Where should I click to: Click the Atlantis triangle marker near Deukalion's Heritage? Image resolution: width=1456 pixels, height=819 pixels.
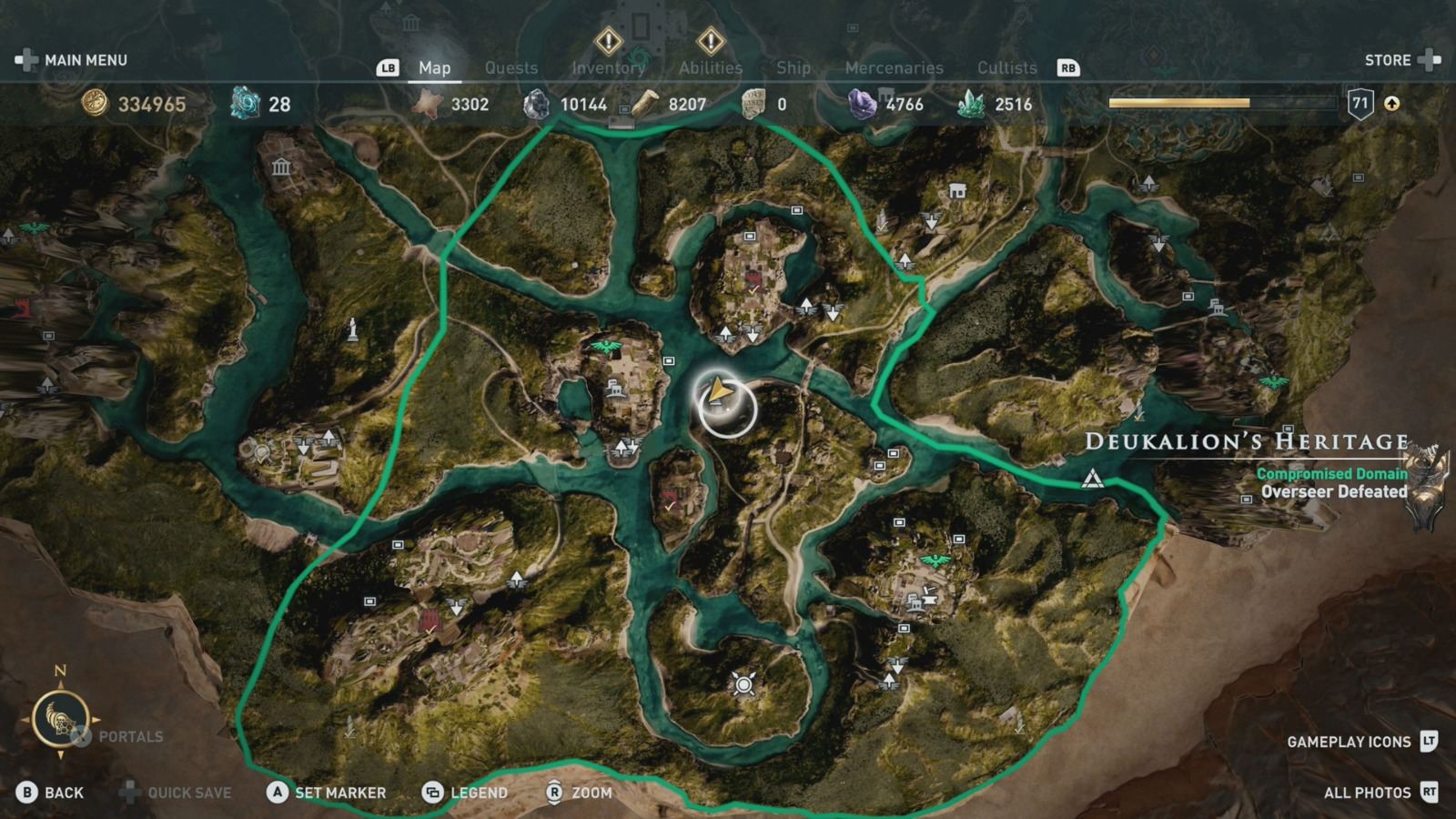(x=1091, y=475)
